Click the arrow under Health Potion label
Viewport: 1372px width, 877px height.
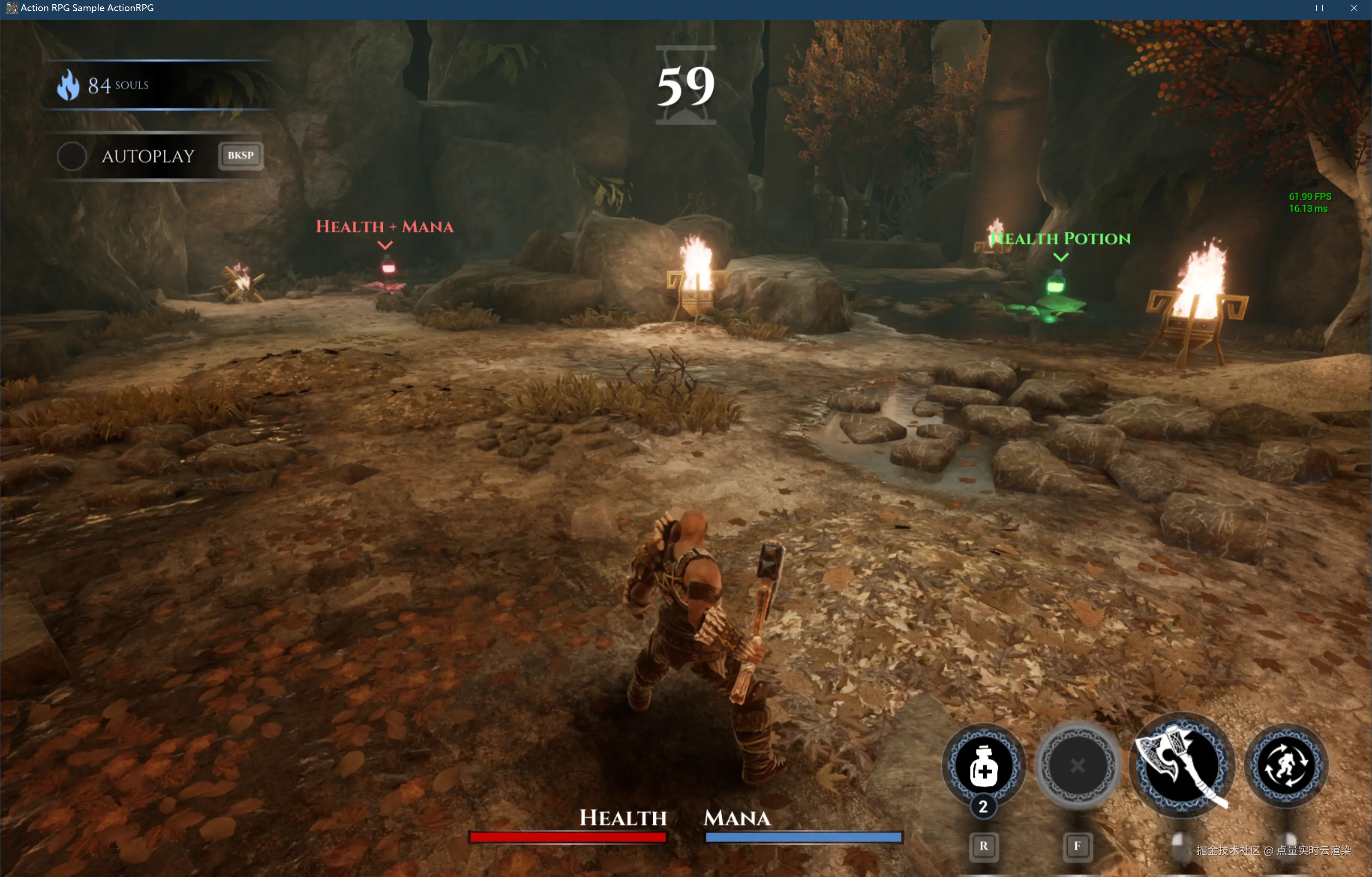point(1061,257)
